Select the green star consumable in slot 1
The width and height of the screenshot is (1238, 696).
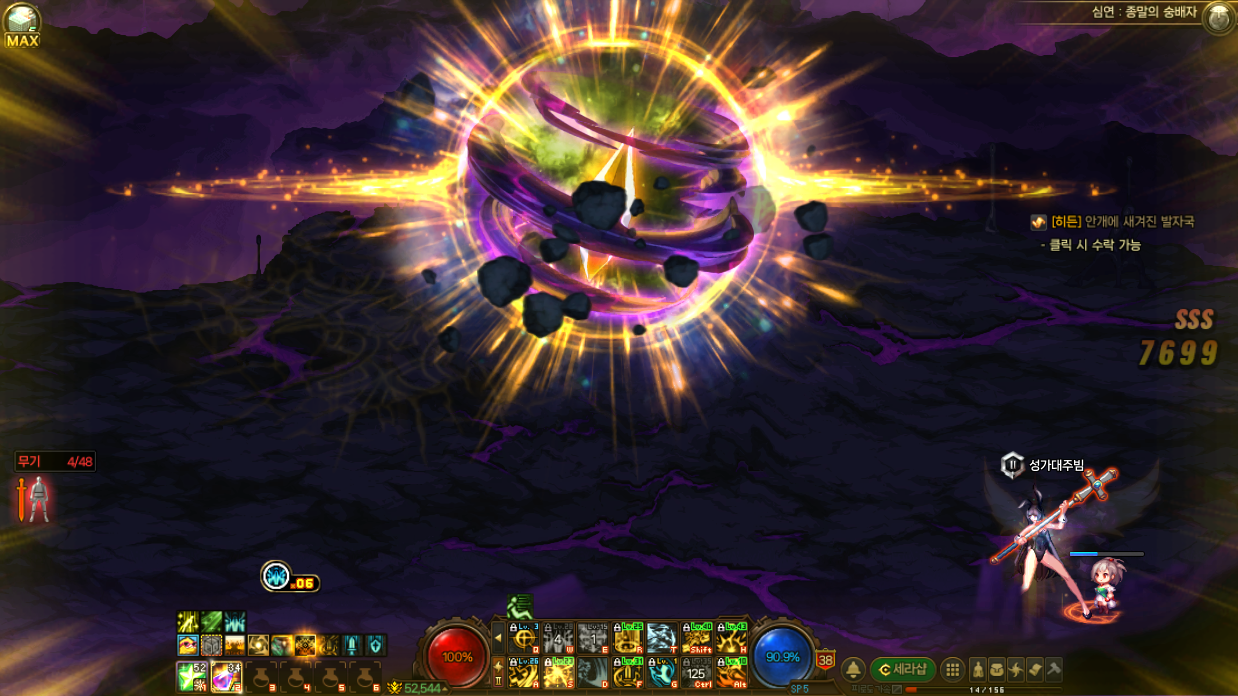pos(190,676)
